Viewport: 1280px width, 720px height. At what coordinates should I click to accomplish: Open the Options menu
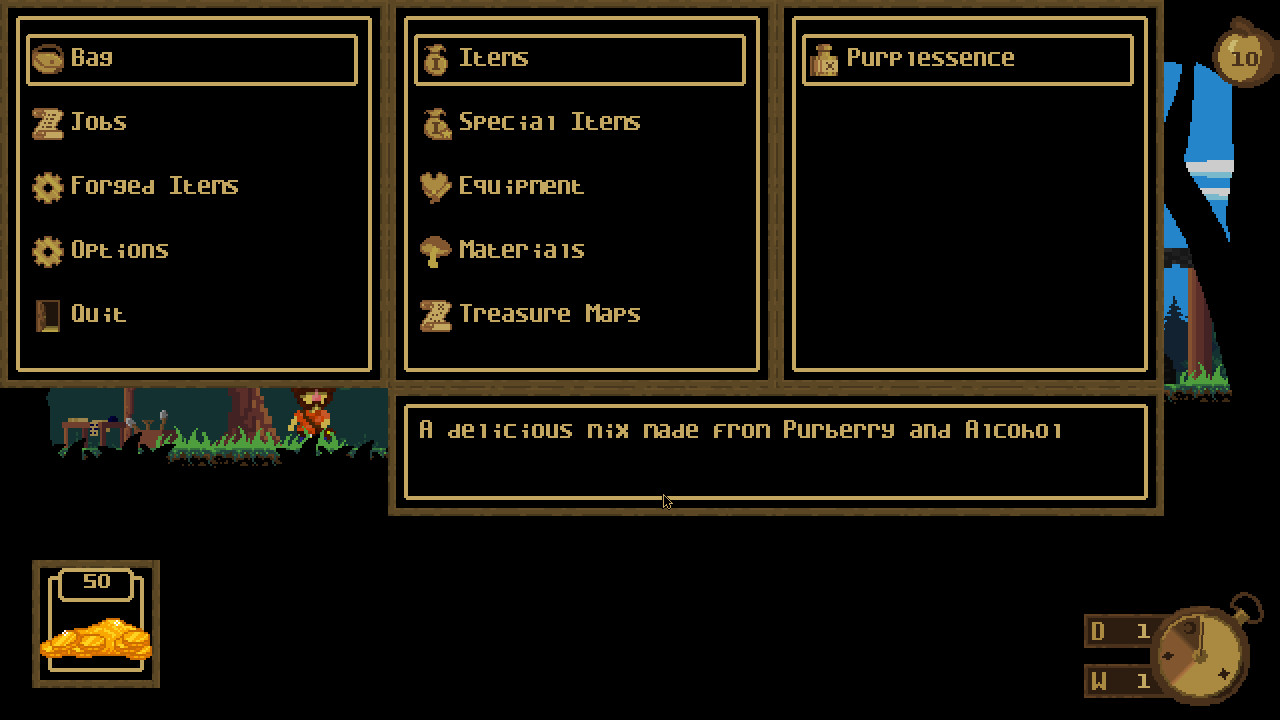pyautogui.click(x=120, y=250)
